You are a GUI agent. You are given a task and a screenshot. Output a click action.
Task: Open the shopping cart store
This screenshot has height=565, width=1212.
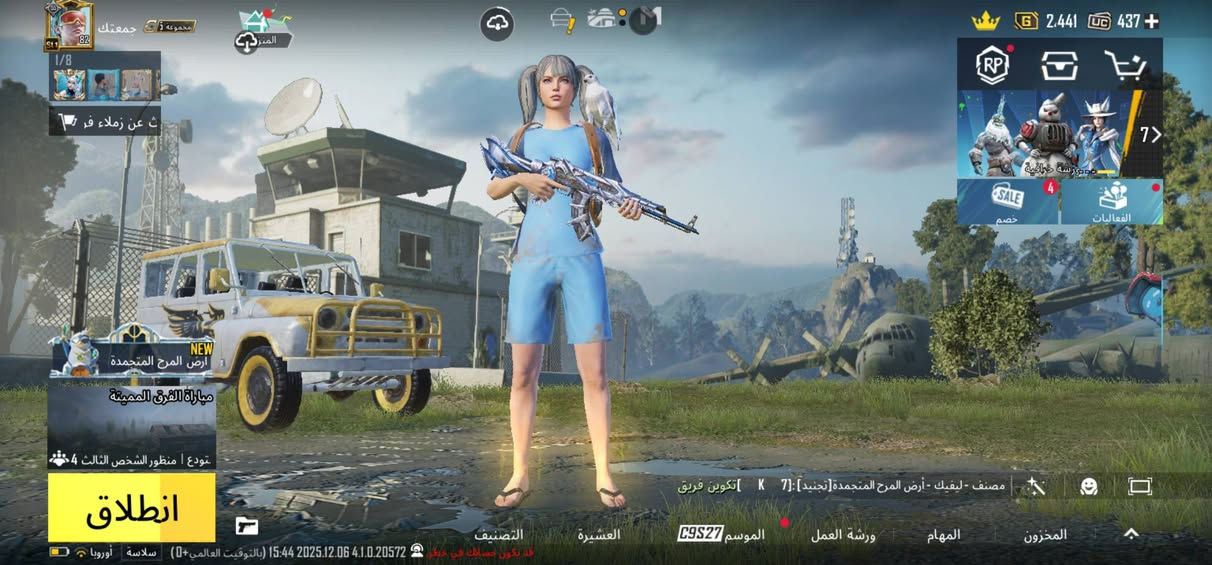pyautogui.click(x=1125, y=65)
